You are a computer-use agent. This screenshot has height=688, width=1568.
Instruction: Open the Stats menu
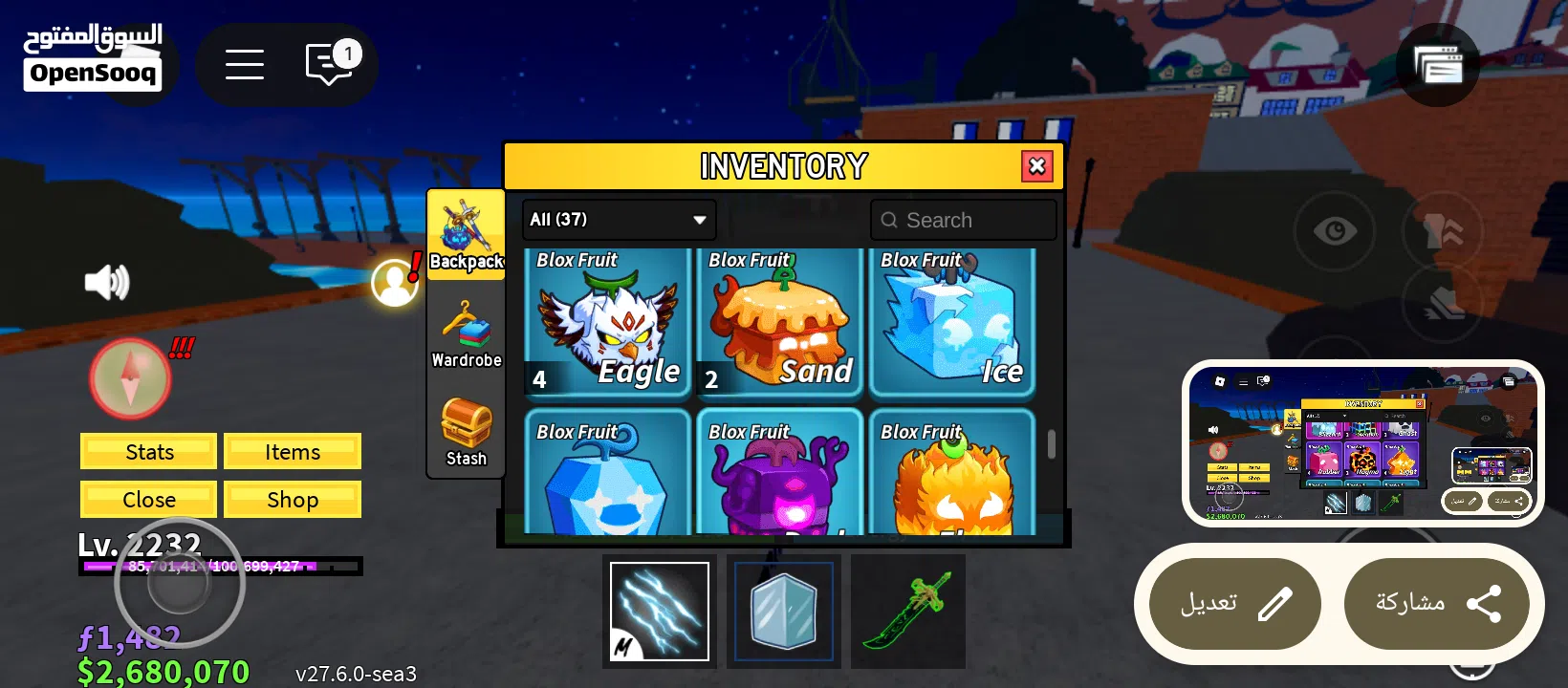[x=149, y=452]
